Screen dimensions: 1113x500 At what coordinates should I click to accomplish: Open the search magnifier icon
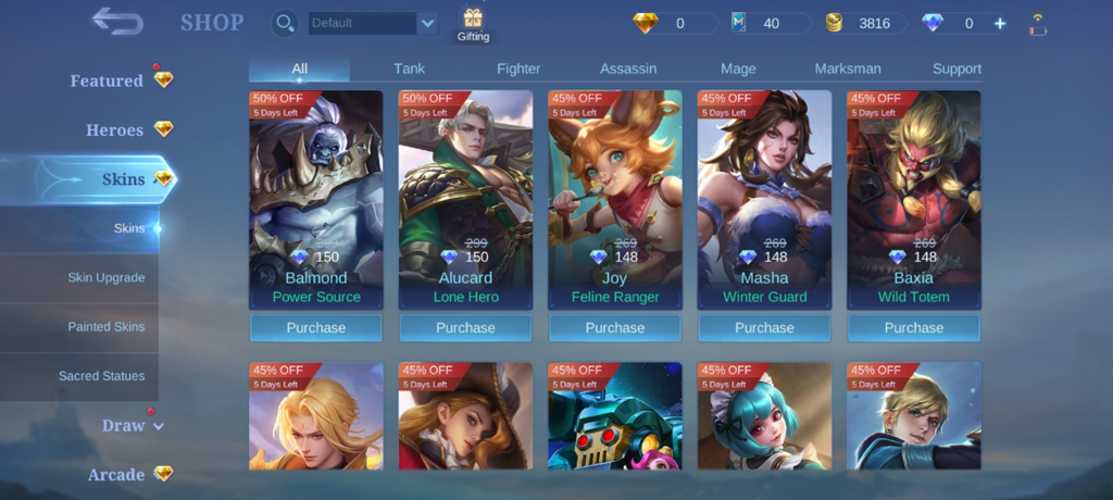(x=285, y=23)
